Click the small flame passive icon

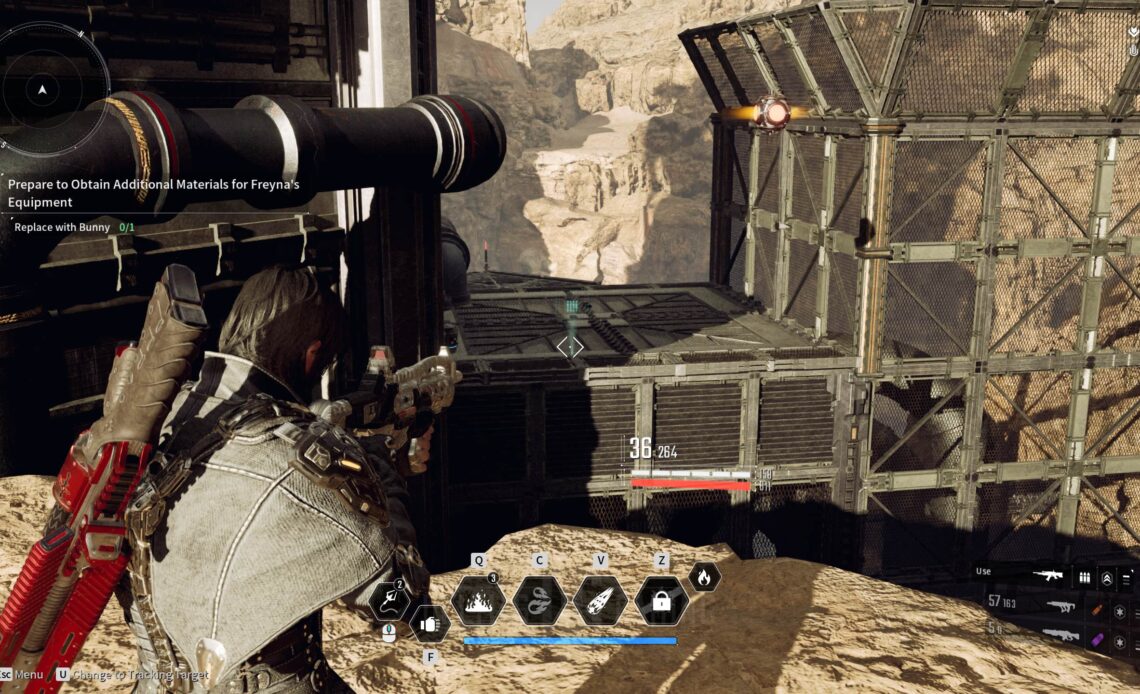(704, 576)
